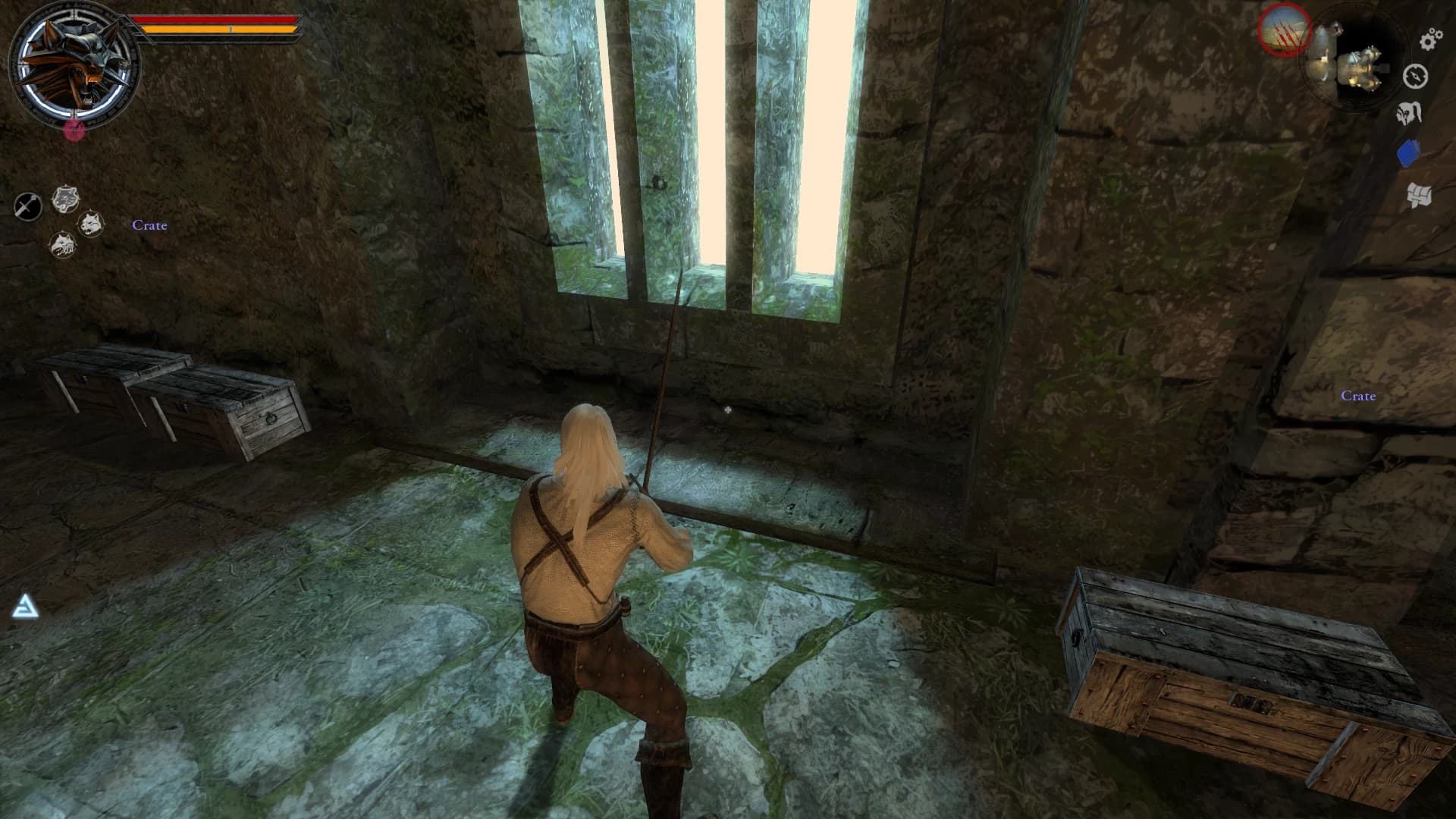Open the game settings gear icon
The height and width of the screenshot is (819, 1456).
coord(1429,40)
